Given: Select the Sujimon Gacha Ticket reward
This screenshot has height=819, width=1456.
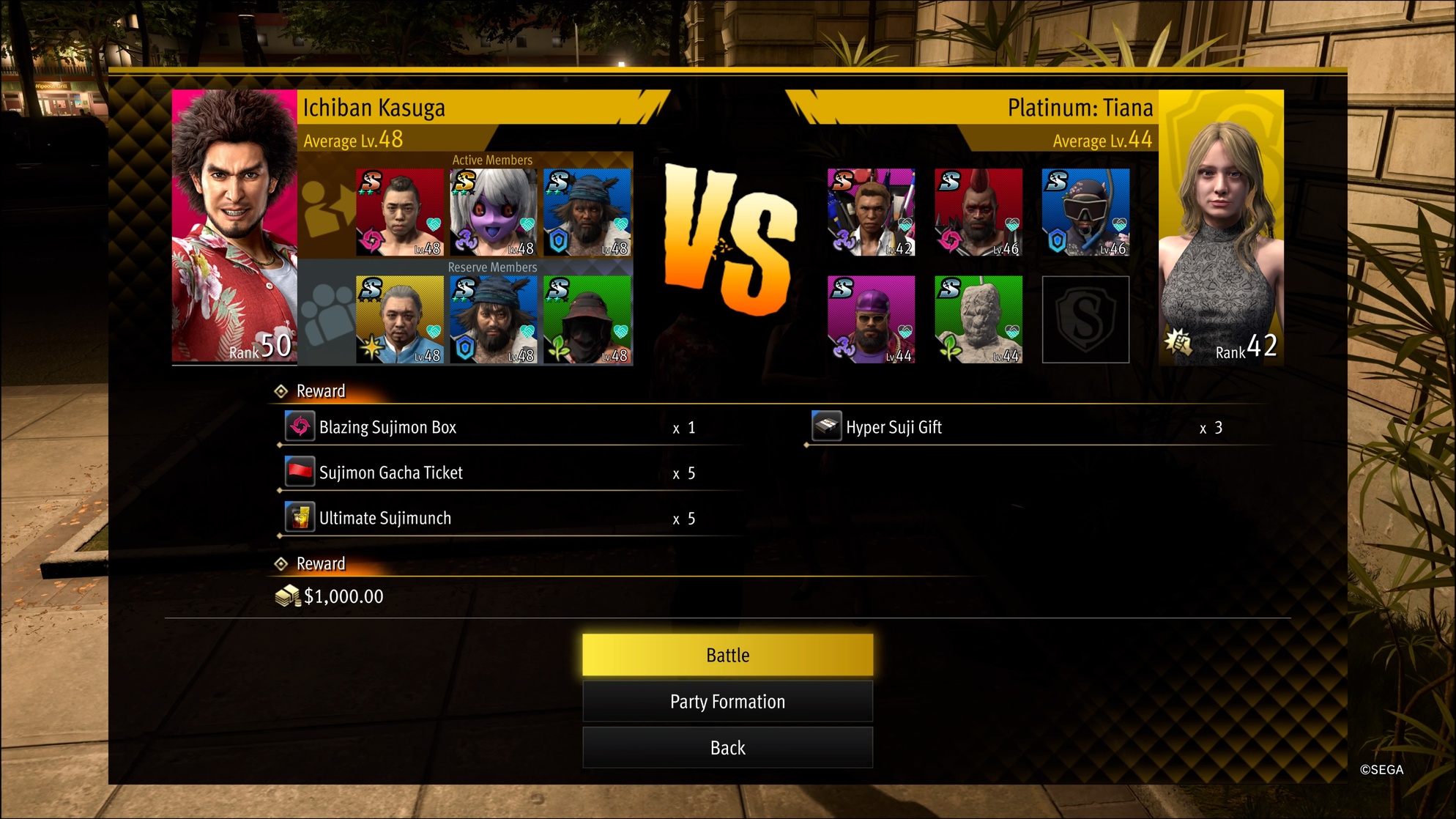Looking at the screenshot, I should click(x=391, y=473).
